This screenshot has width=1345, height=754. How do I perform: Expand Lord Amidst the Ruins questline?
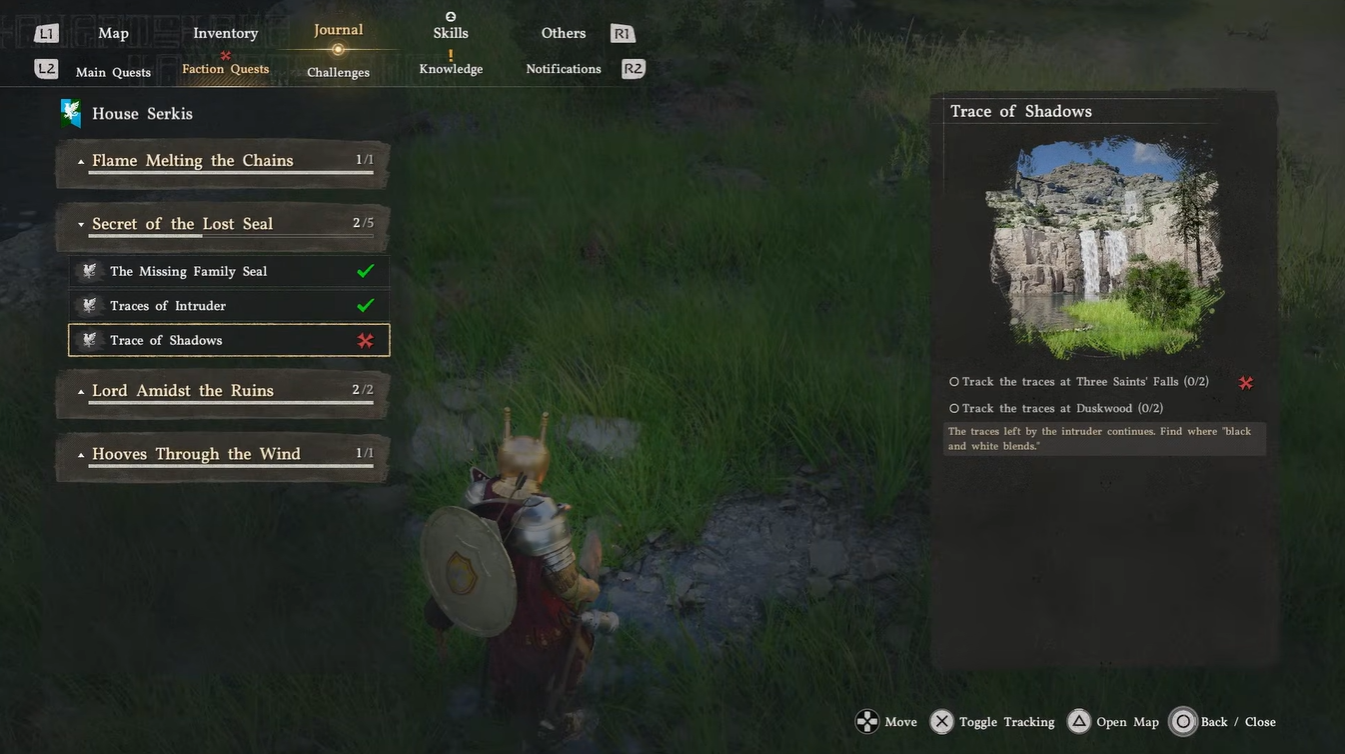[x=222, y=391]
